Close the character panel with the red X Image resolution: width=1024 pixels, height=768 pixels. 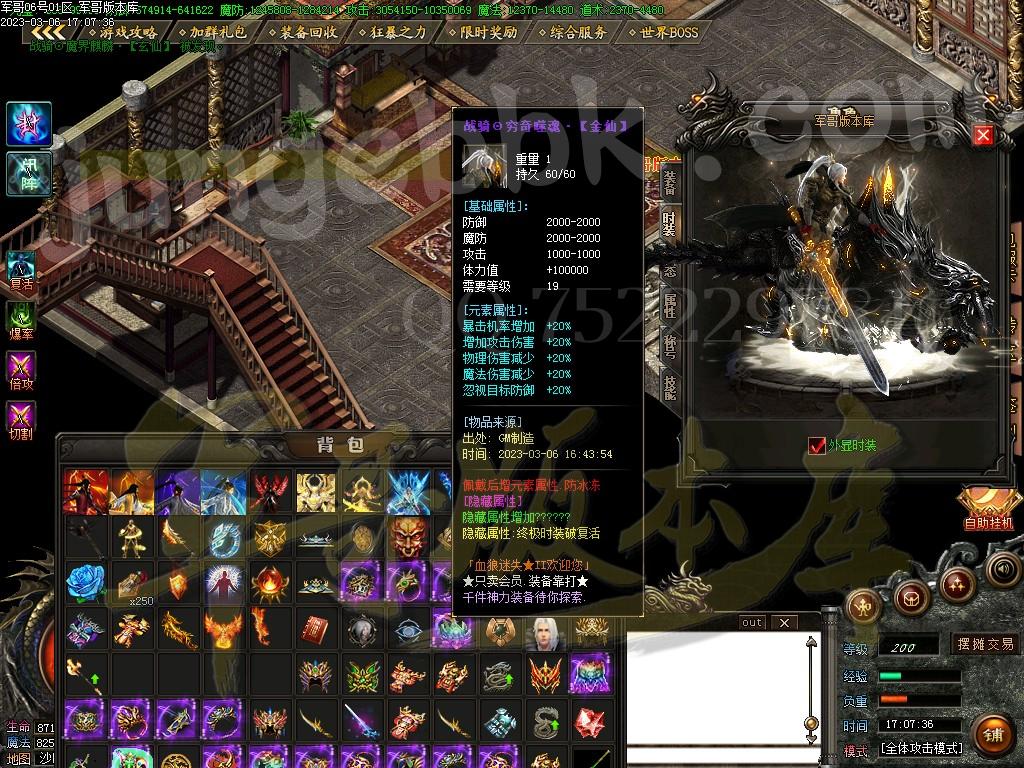point(983,135)
